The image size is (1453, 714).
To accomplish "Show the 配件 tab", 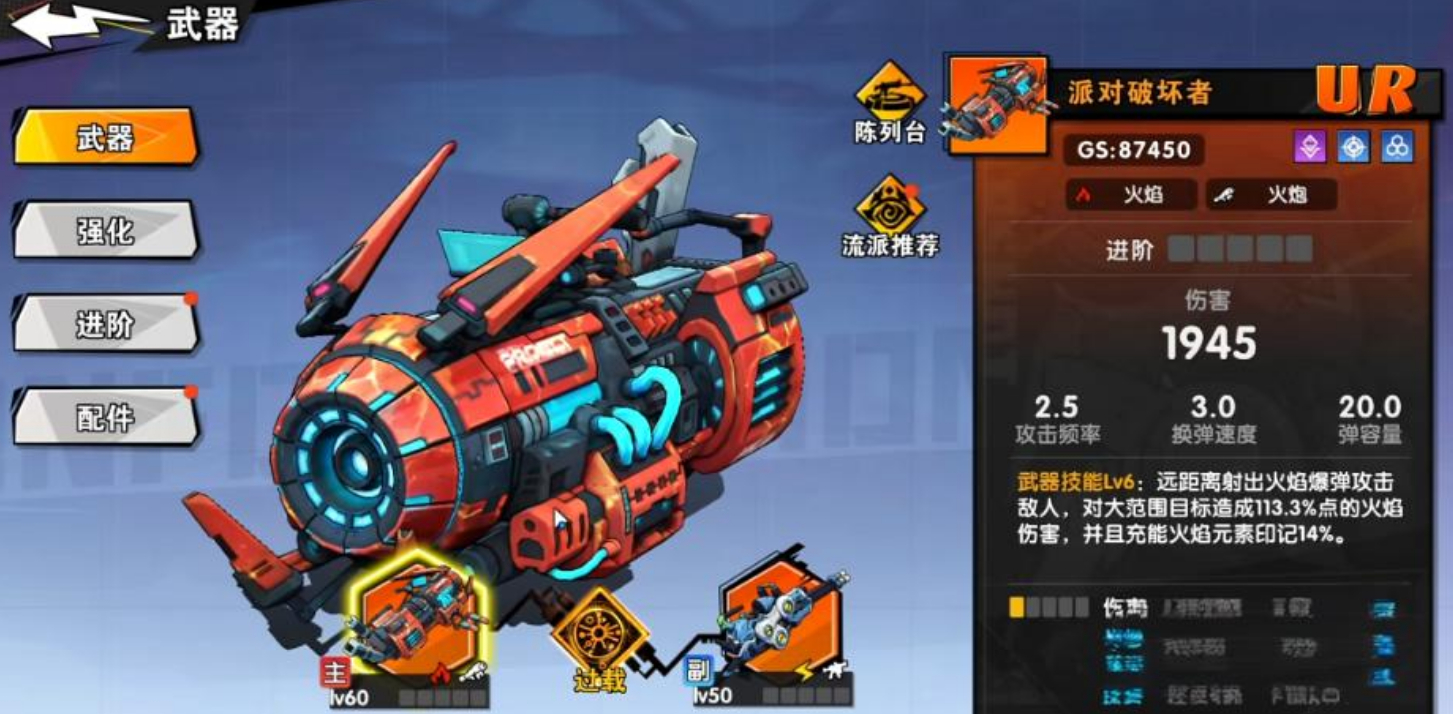I will [105, 416].
